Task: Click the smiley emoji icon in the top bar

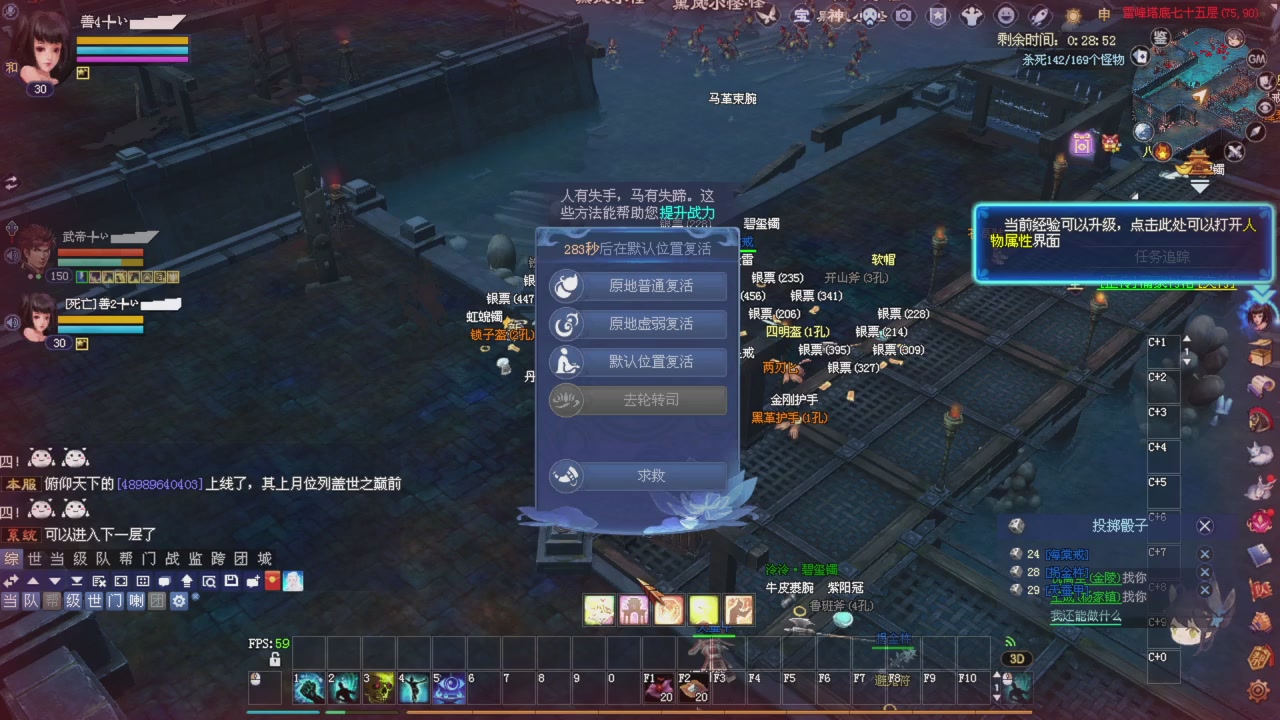Action: [x=1006, y=15]
